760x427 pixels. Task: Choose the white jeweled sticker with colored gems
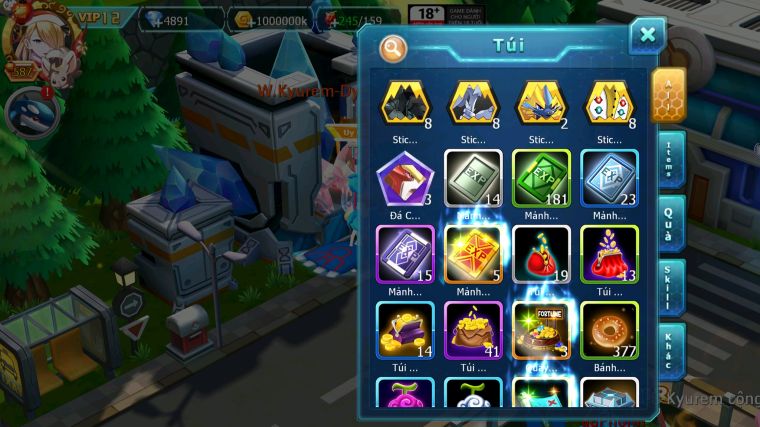click(x=608, y=103)
